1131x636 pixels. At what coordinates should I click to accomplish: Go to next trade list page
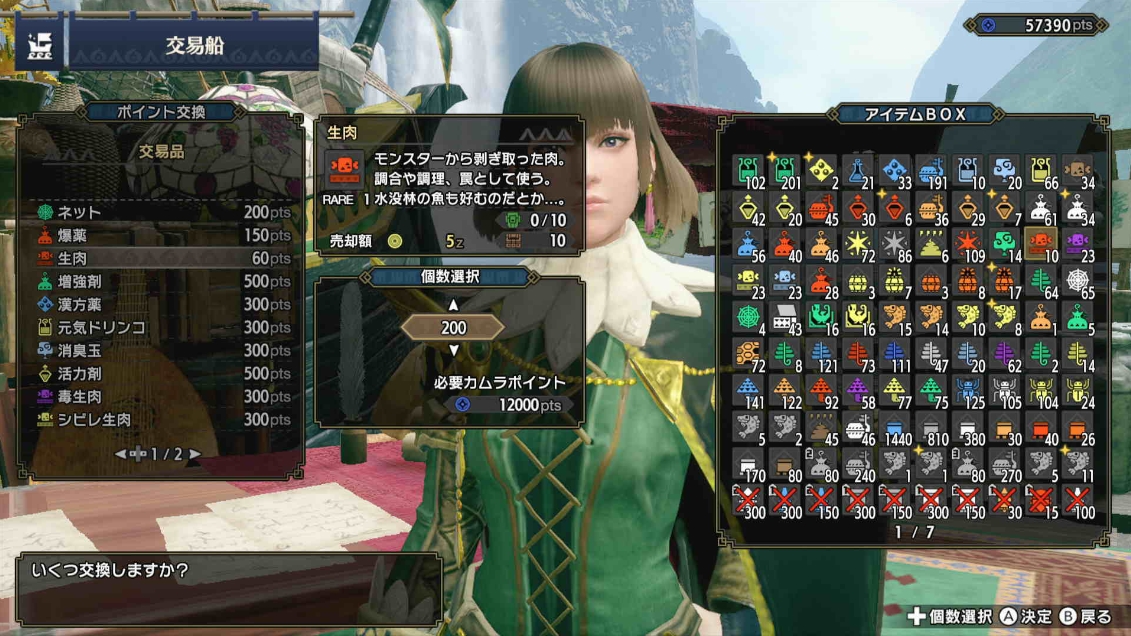click(195, 454)
